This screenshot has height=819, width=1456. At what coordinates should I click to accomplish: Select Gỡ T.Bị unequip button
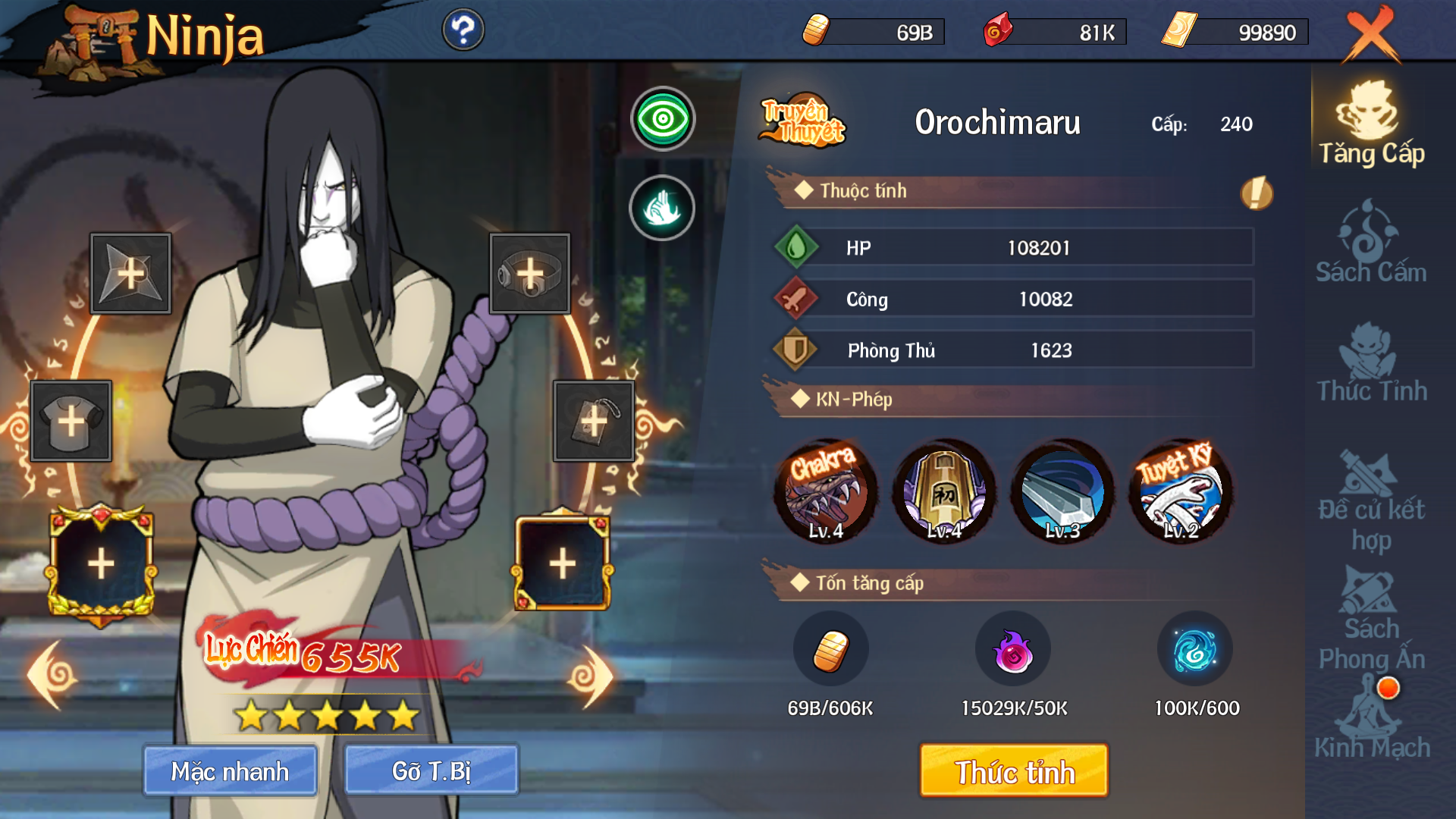click(431, 770)
